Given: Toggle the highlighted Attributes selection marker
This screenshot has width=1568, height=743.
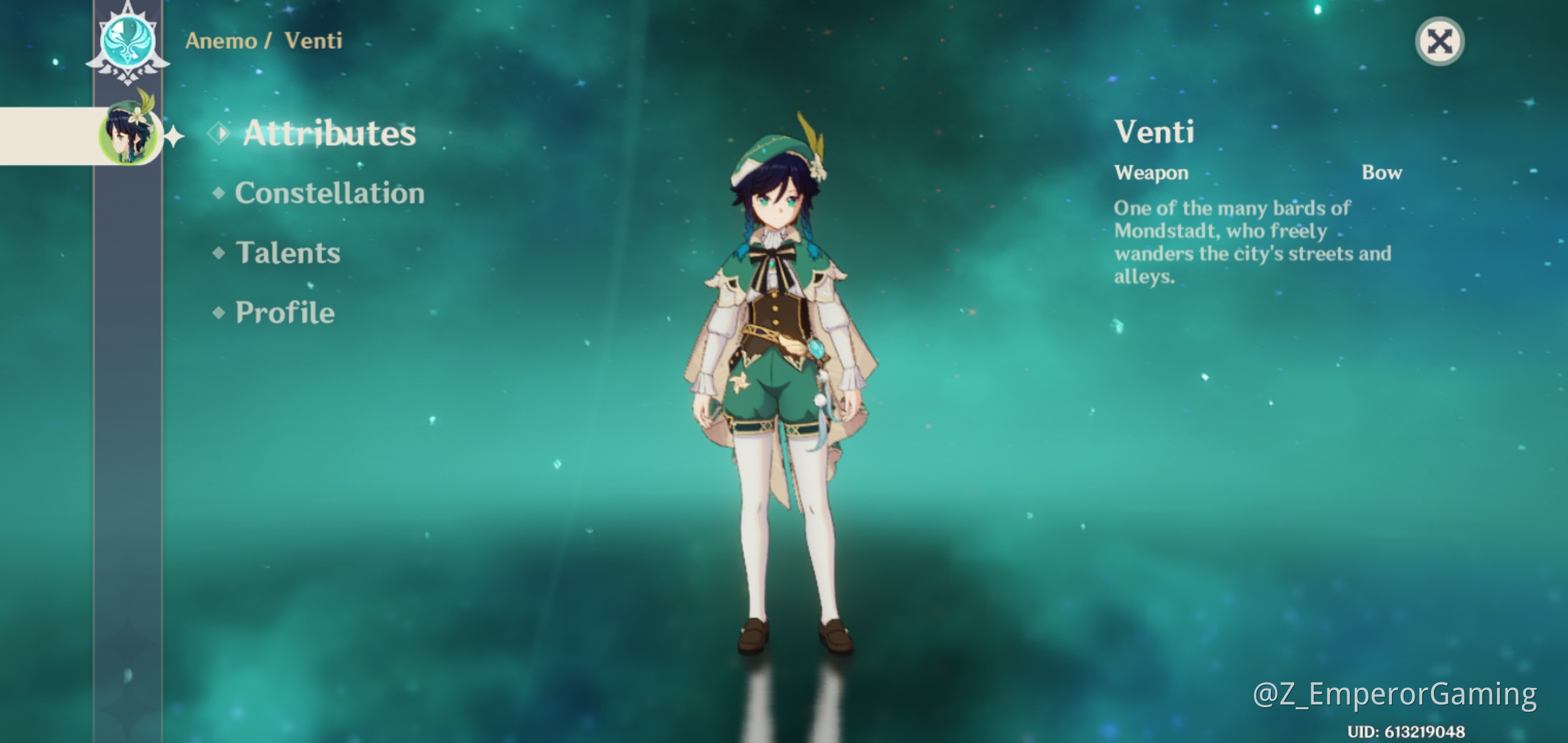Looking at the screenshot, I should click(219, 133).
